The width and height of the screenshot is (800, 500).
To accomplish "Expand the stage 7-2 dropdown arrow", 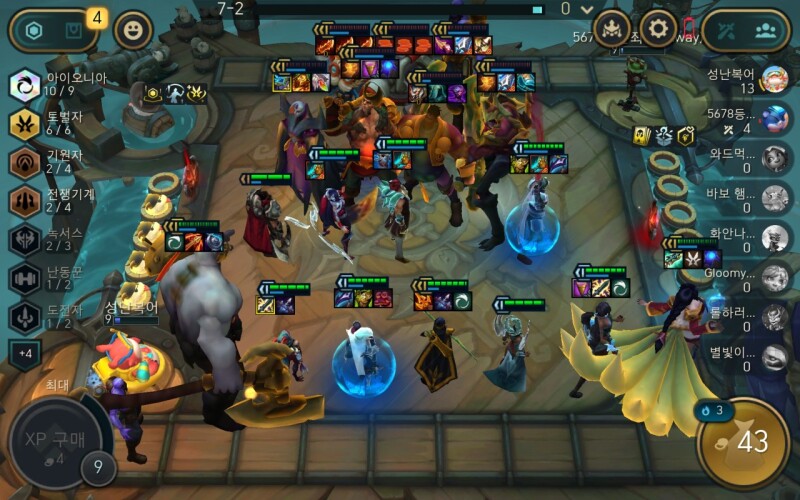I will click(x=585, y=10).
